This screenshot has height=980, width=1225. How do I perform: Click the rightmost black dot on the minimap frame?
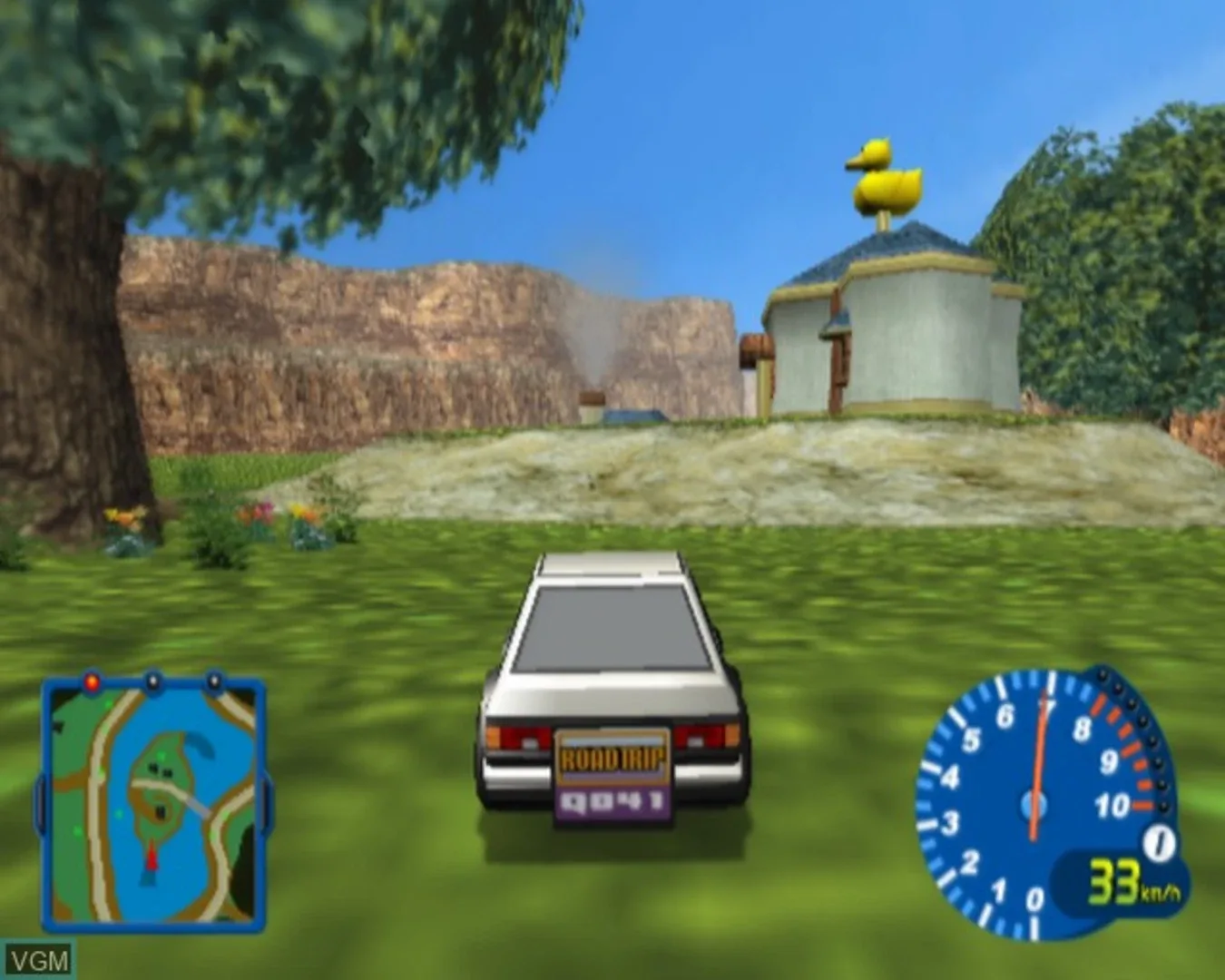[x=214, y=681]
